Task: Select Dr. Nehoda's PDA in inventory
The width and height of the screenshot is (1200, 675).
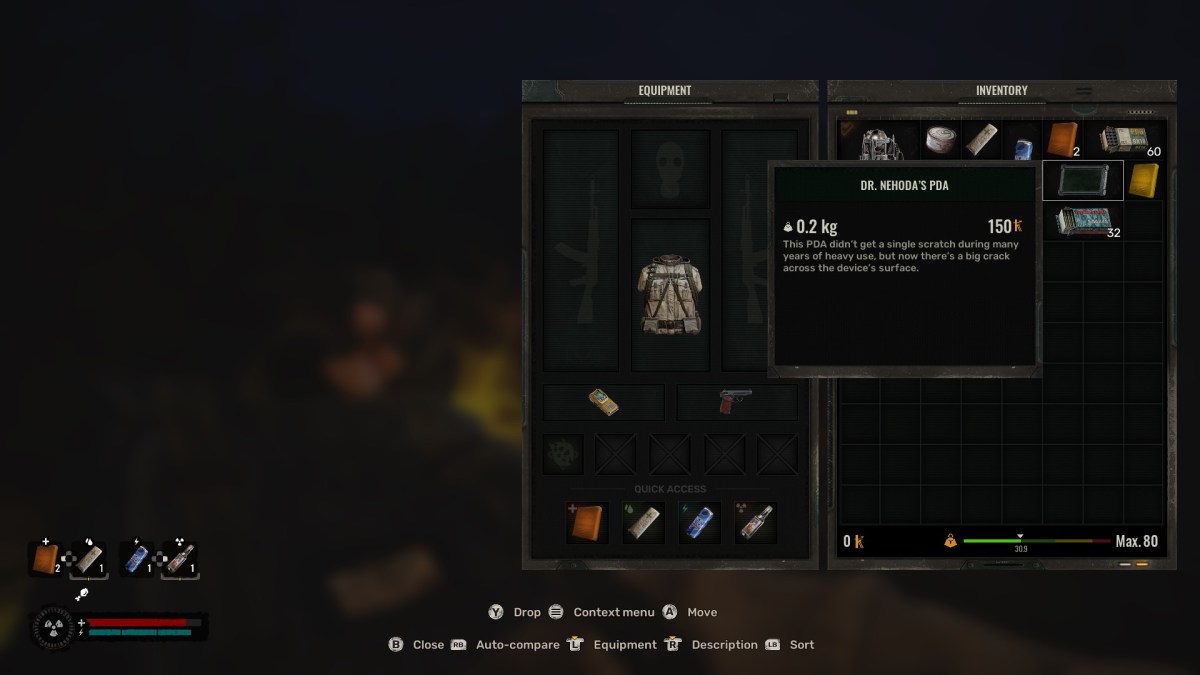Action: pyautogui.click(x=1082, y=180)
